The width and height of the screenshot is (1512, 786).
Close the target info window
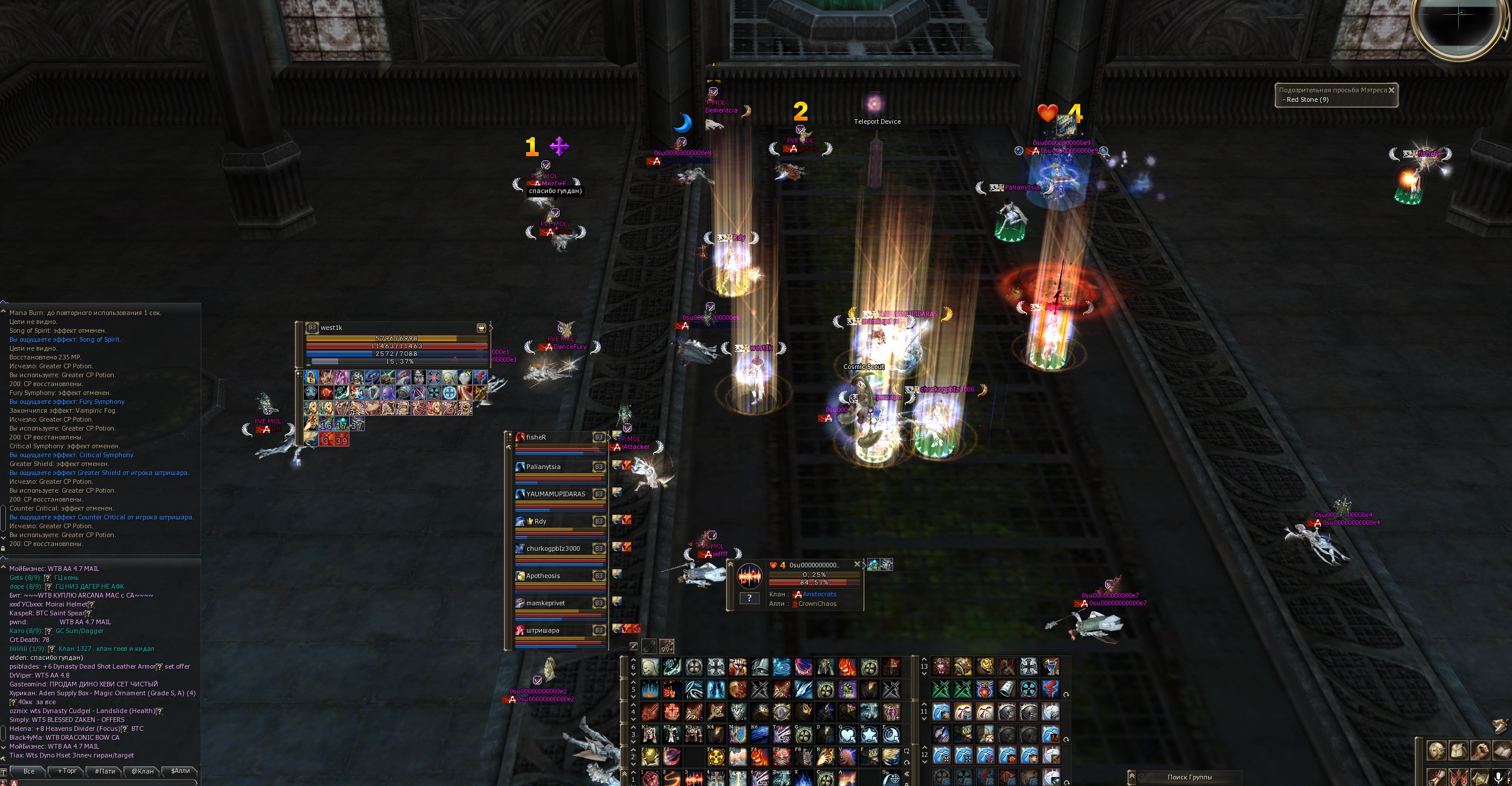(x=856, y=564)
